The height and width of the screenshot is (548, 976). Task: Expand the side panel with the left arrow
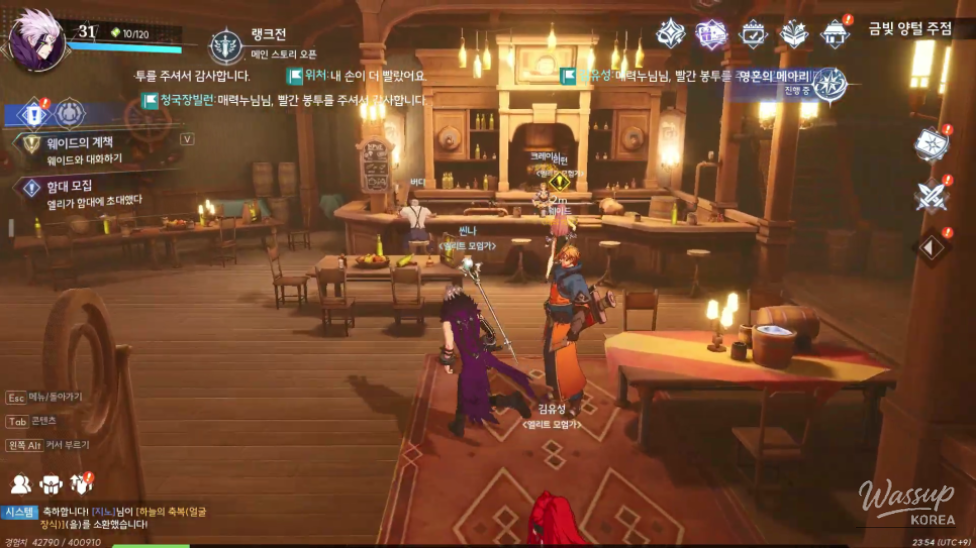[x=931, y=247]
